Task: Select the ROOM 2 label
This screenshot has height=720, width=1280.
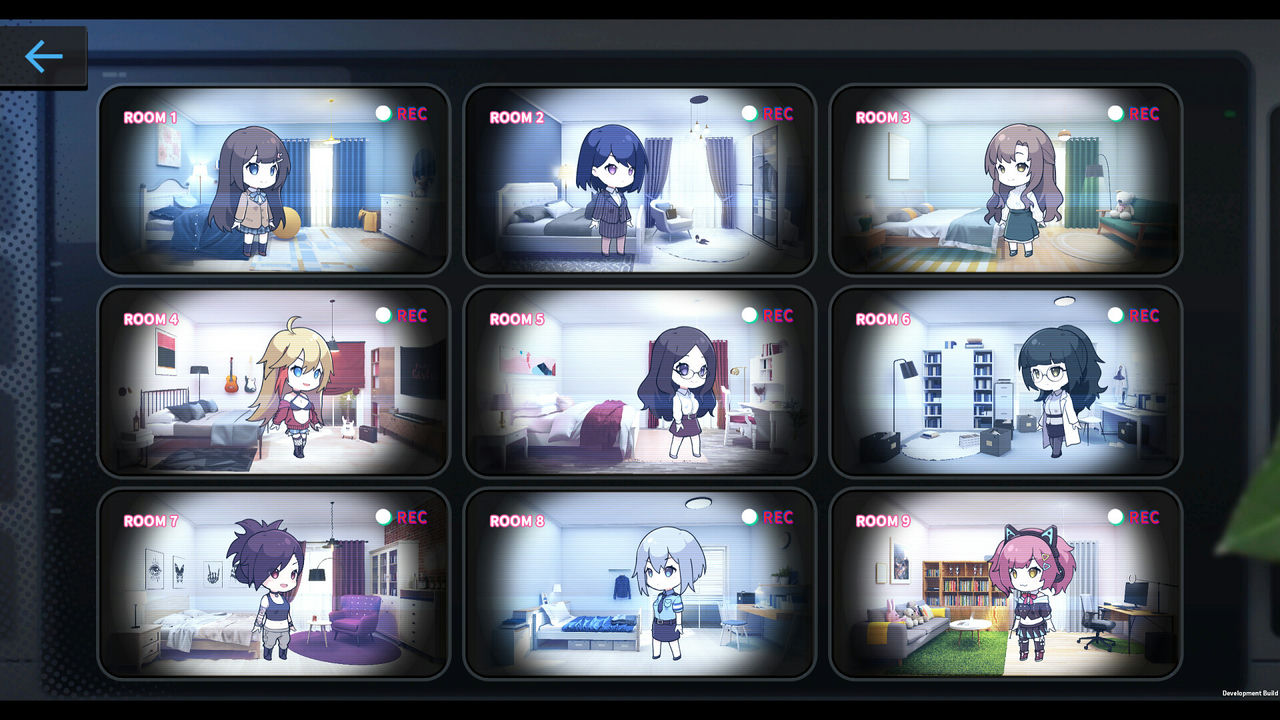Action: coord(517,116)
